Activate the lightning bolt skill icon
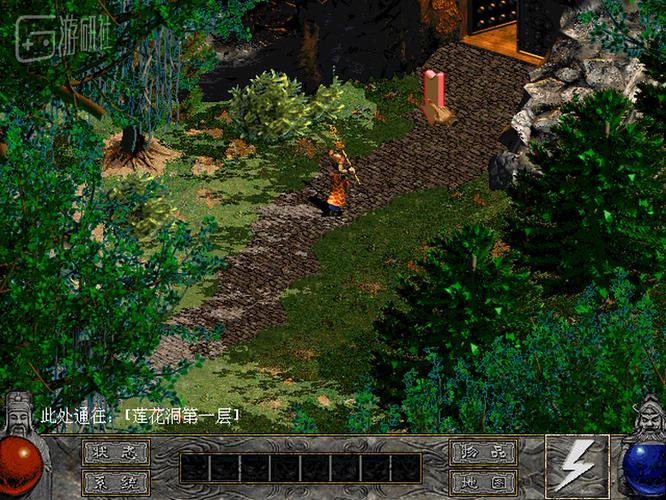Image resolution: width=666 pixels, height=500 pixels. coord(577,466)
